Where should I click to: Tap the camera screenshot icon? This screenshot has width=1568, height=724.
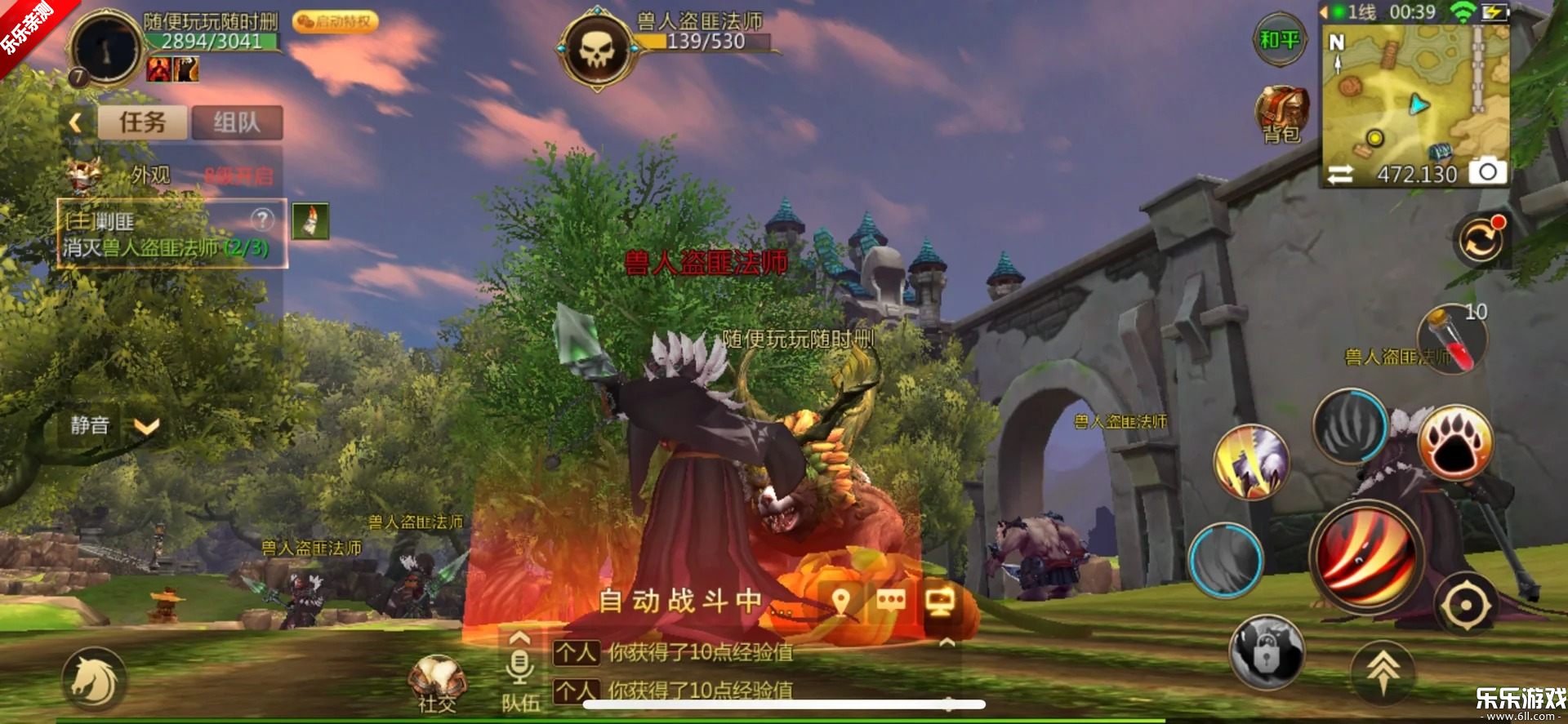(1487, 172)
